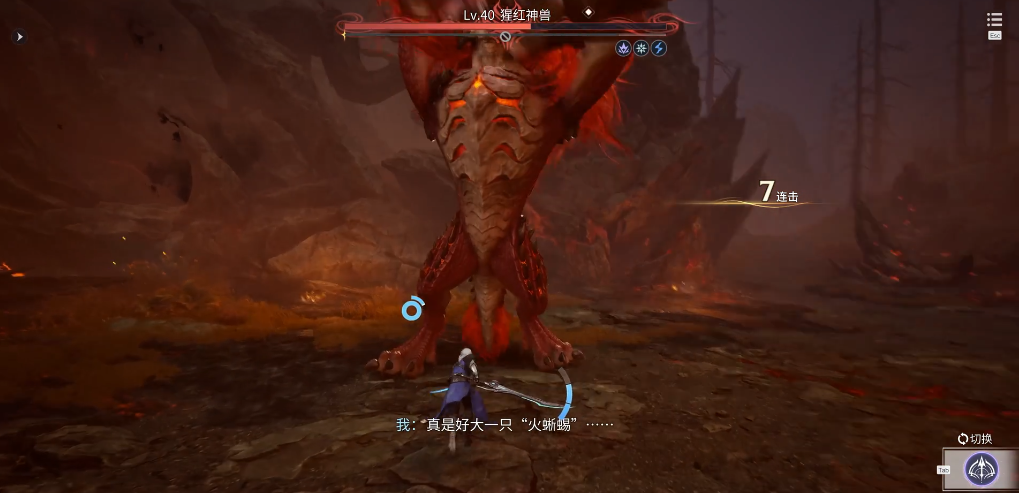Select the lightning bolt weakness icon
The image size is (1019, 493).
pos(659,48)
